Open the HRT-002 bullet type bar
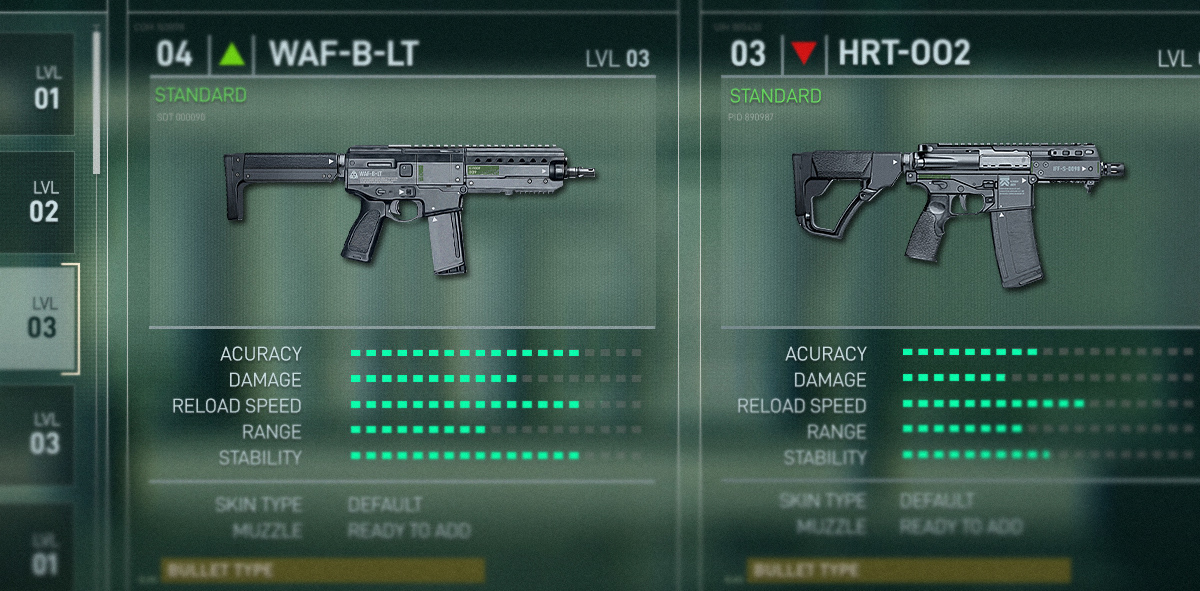This screenshot has height=591, width=1200. coord(908,571)
